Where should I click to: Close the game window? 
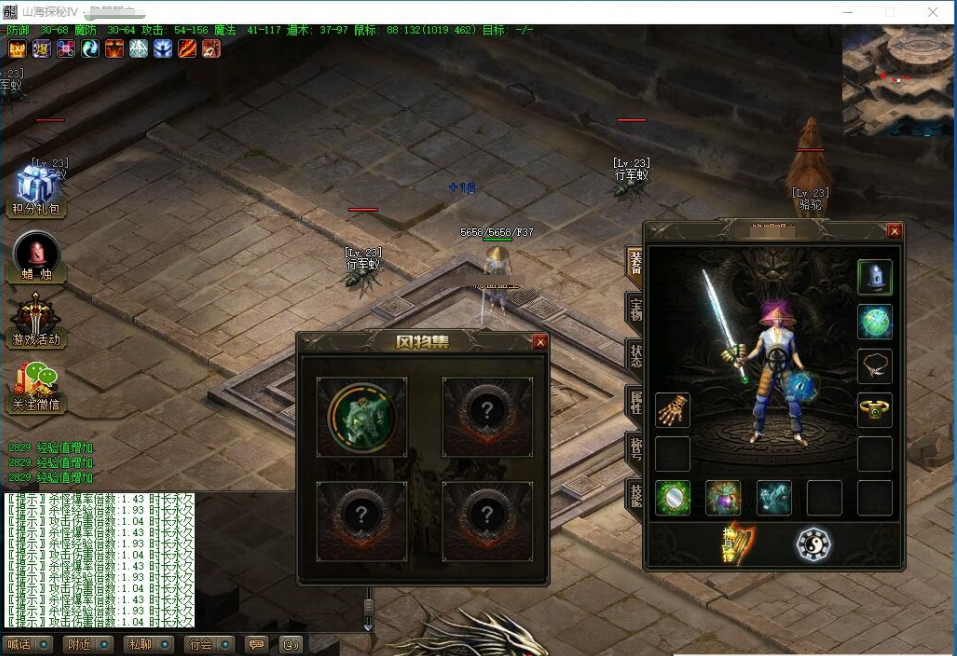[x=933, y=12]
